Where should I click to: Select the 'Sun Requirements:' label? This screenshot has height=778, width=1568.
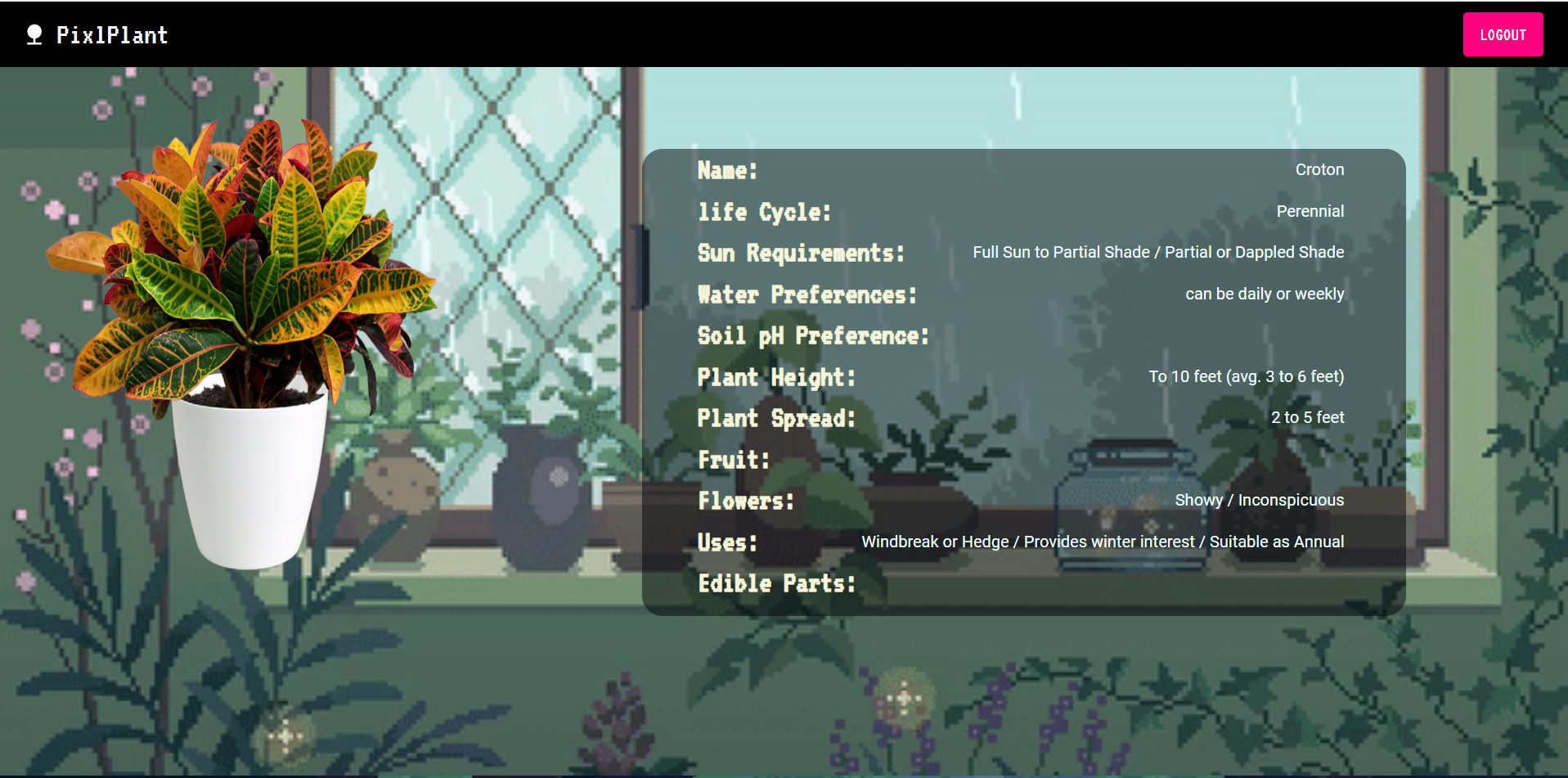click(x=800, y=253)
